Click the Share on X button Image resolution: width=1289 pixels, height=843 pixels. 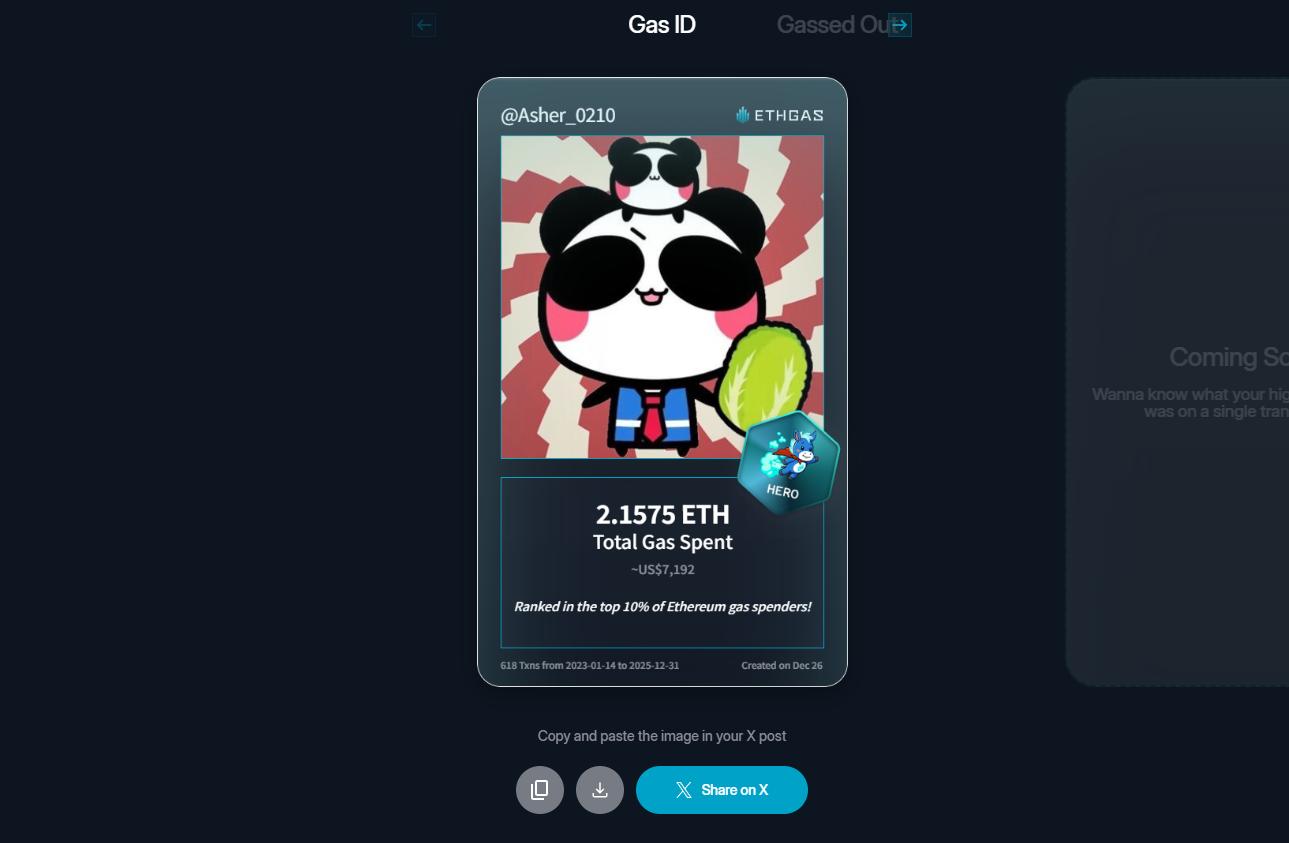tap(722, 790)
